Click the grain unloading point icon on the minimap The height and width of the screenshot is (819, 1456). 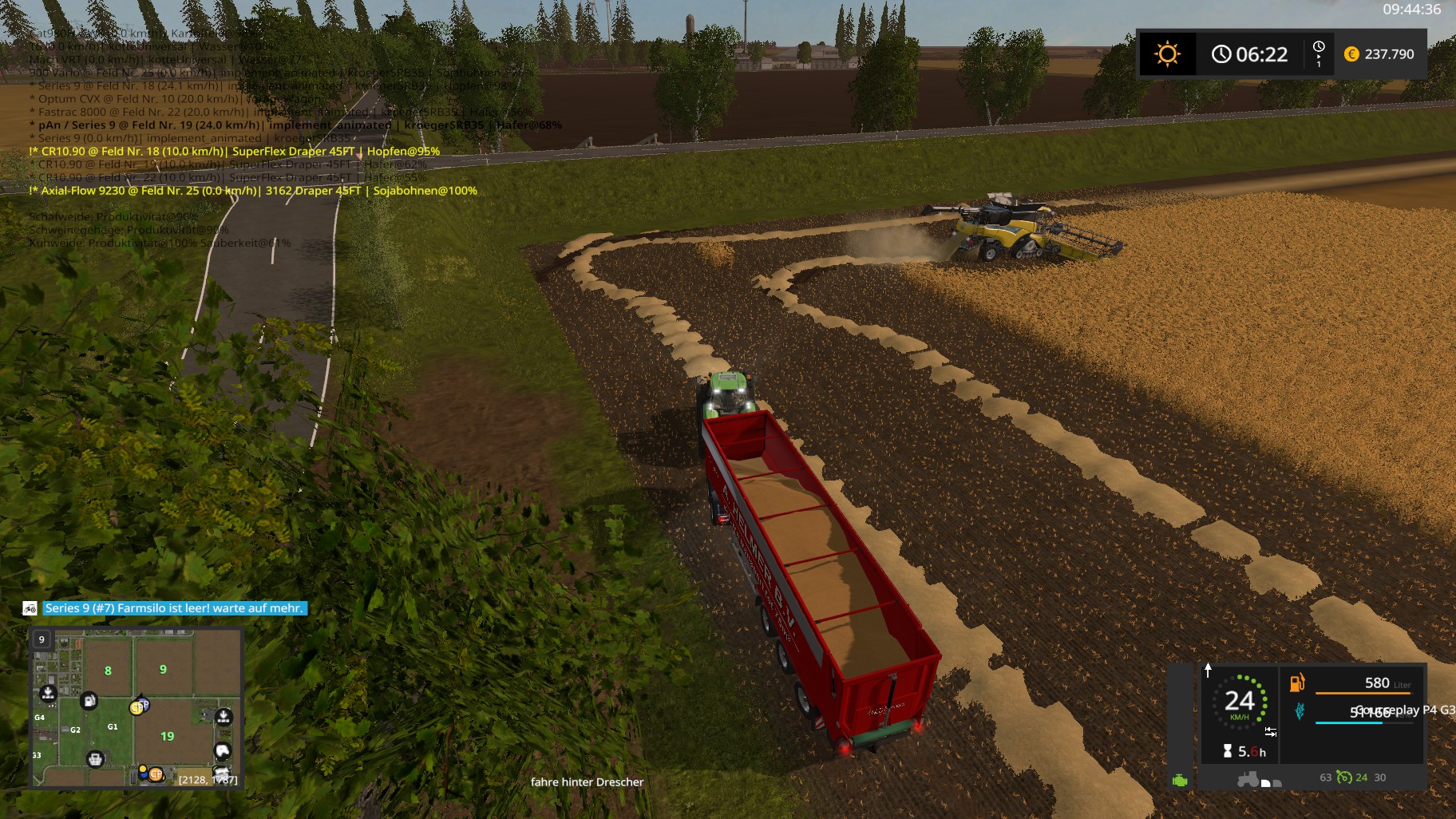(48, 694)
